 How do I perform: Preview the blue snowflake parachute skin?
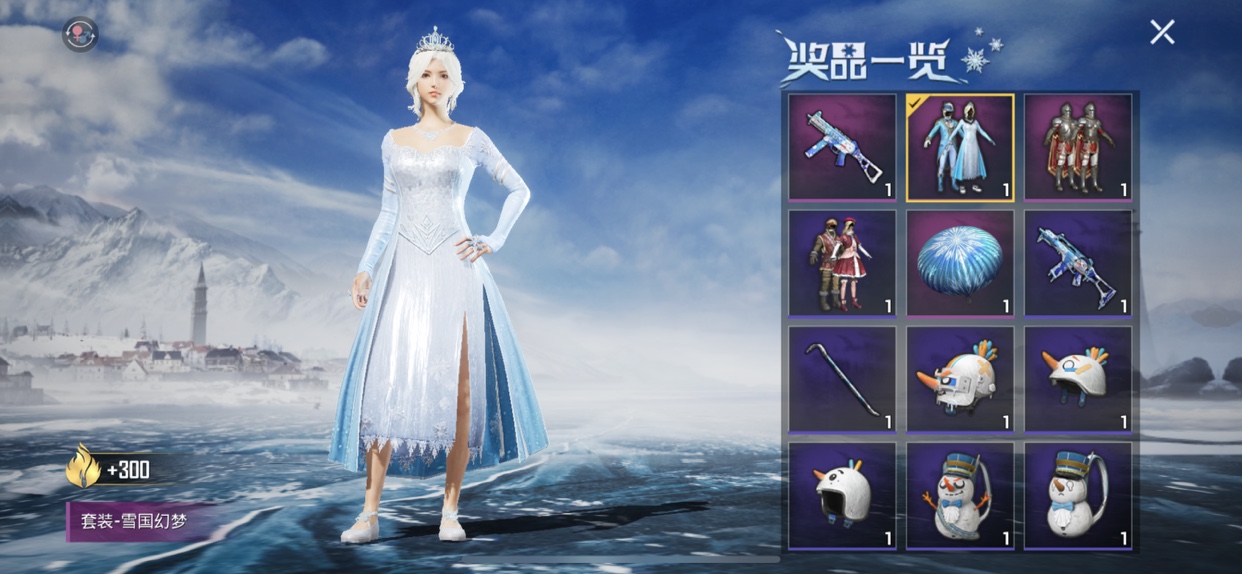click(960, 263)
